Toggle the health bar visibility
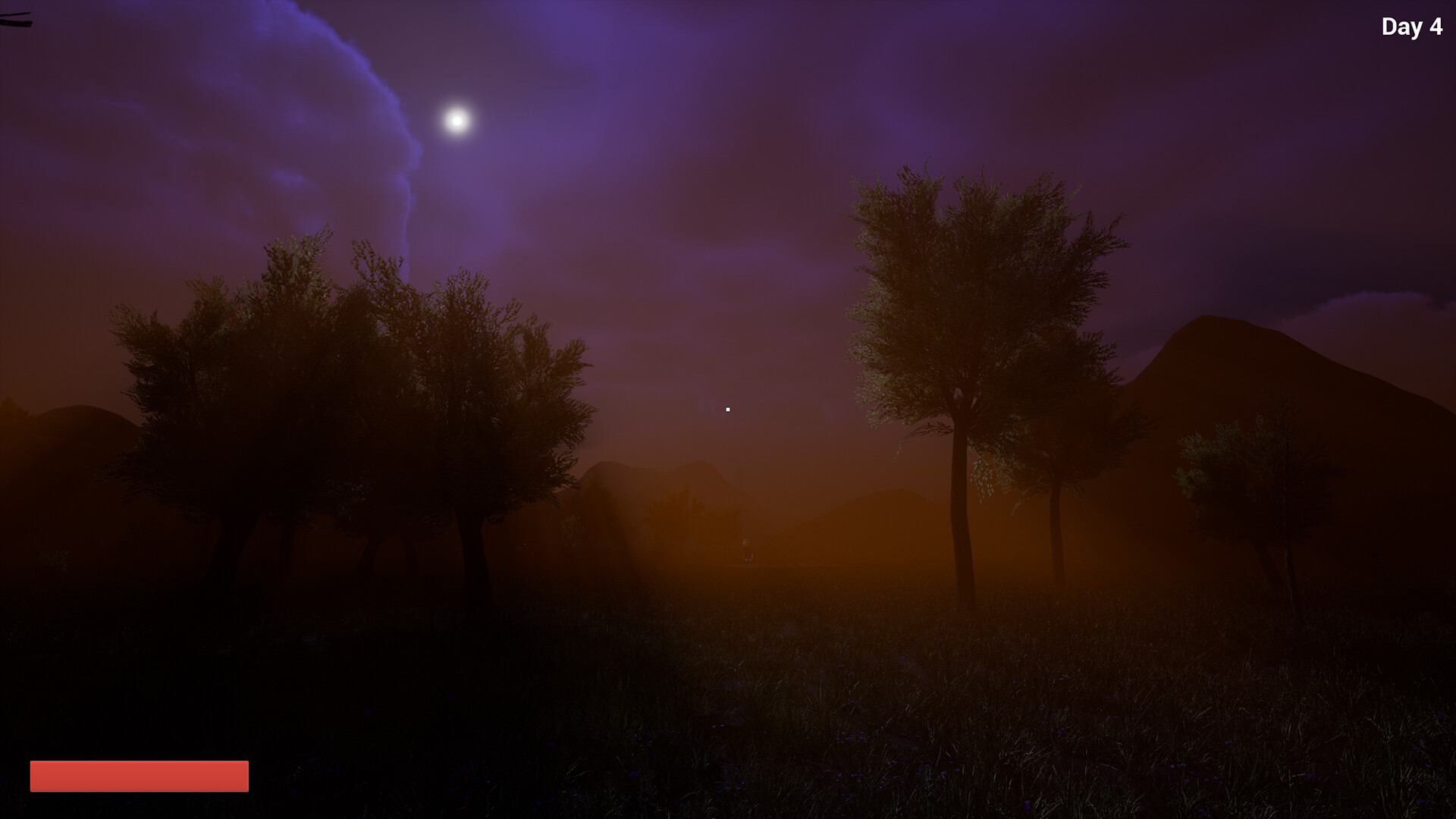 138,776
